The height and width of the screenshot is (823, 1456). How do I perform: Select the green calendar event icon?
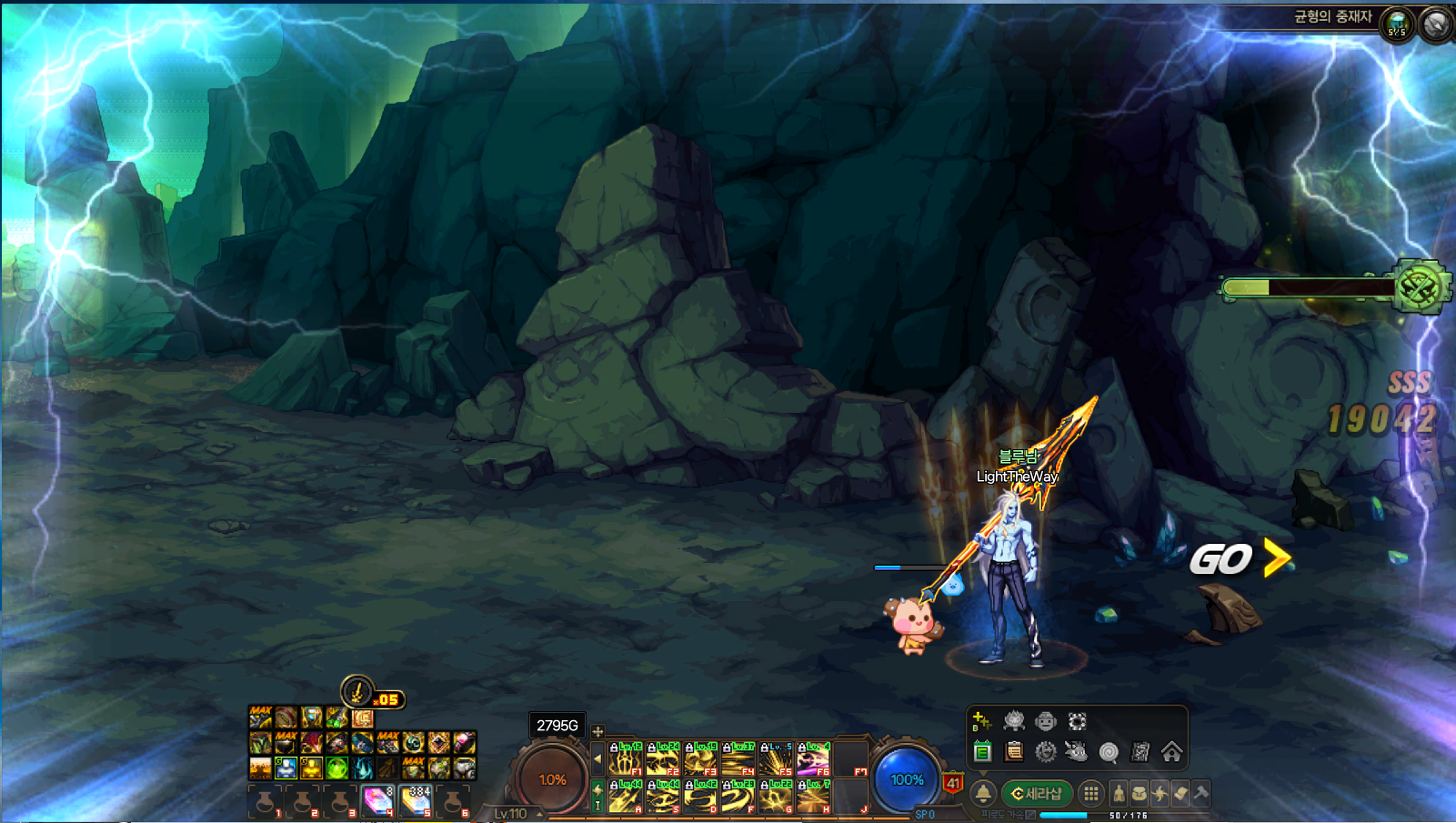(x=982, y=752)
